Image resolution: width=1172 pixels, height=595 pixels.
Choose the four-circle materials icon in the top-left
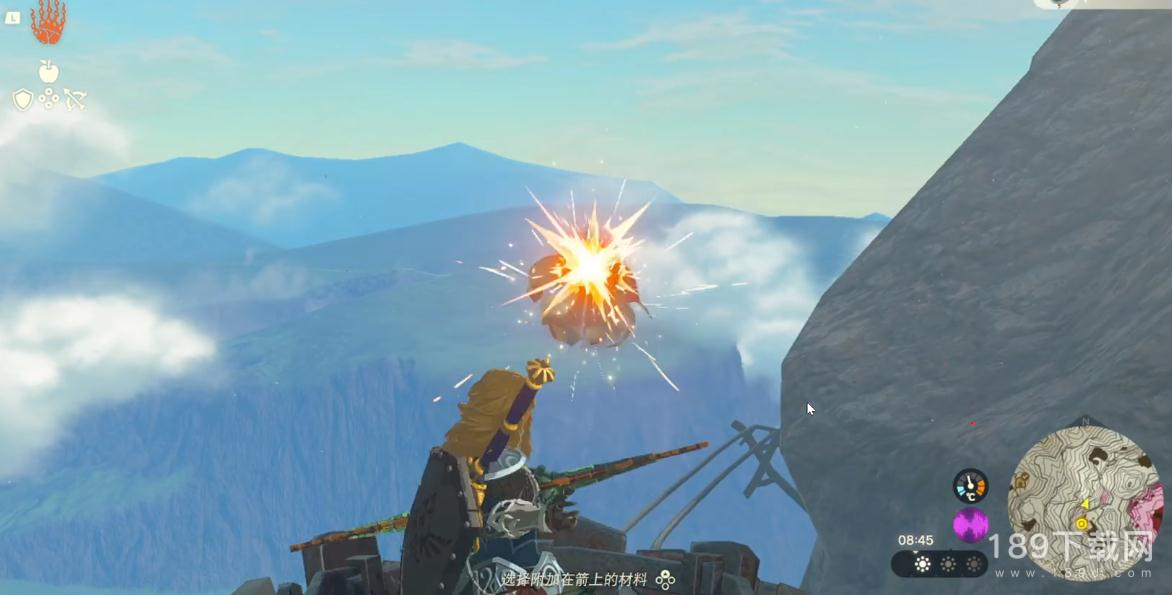(x=48, y=99)
